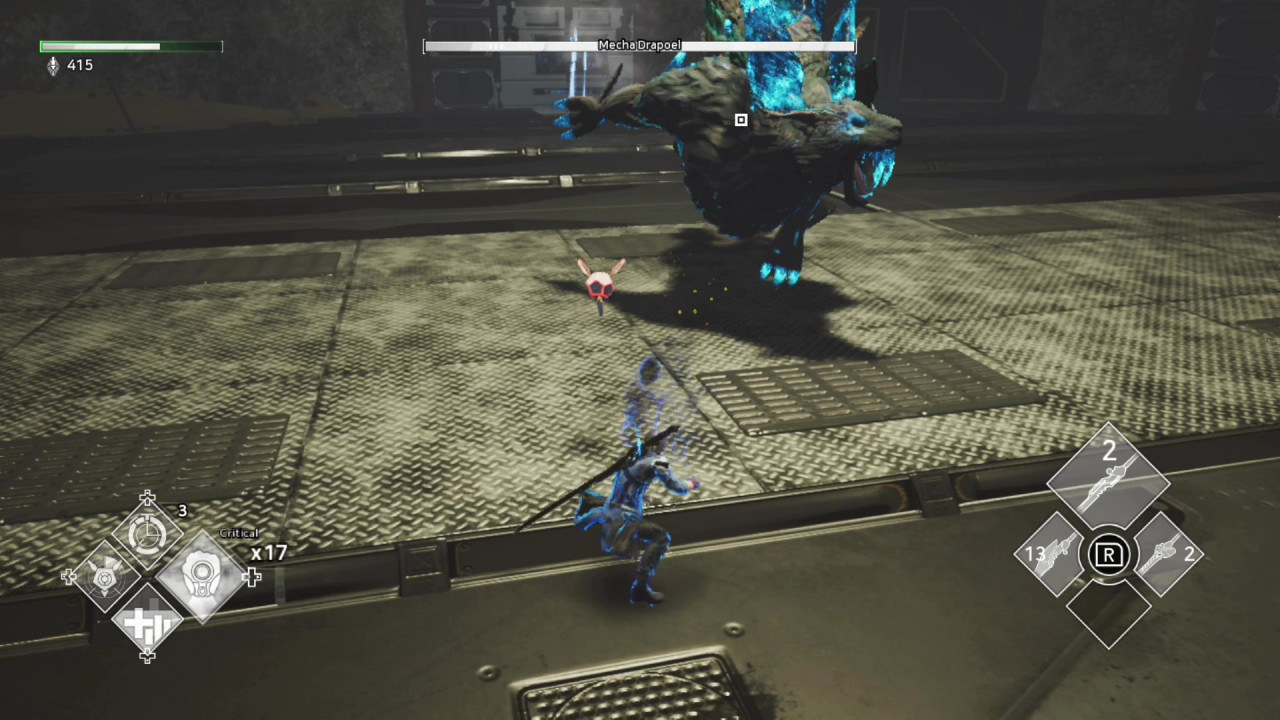This screenshot has height=720, width=1280.
Task: Open the skill wheel's bottom d-pad expander
Action: point(147,657)
